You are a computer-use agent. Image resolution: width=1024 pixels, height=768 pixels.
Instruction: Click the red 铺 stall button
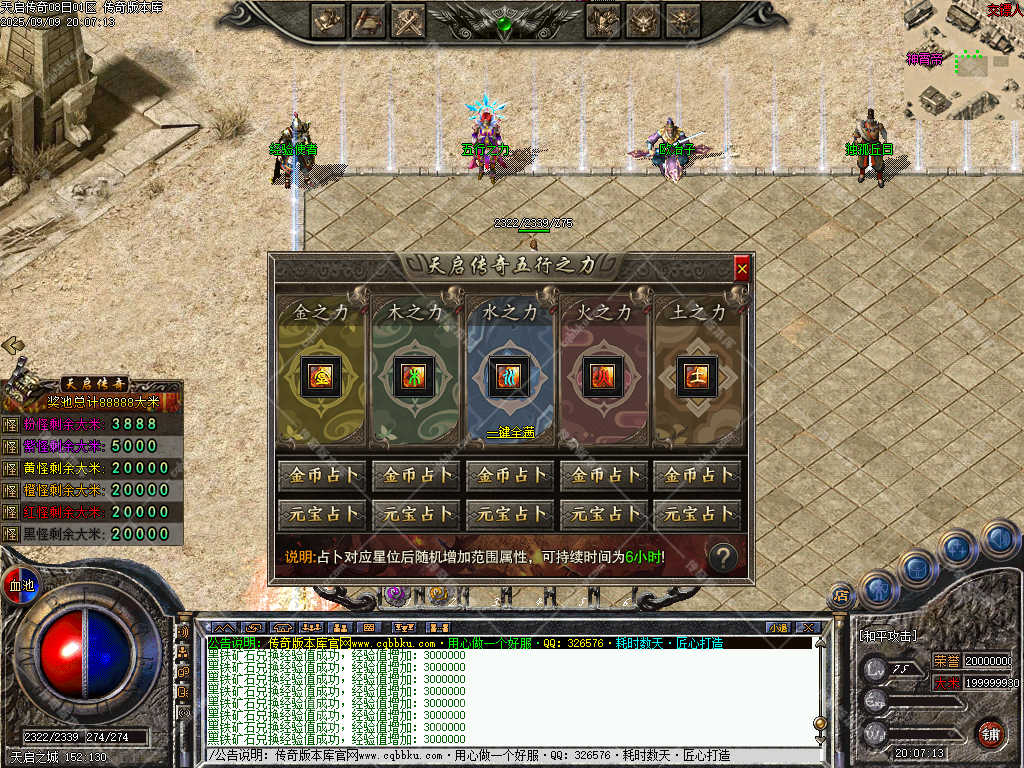click(990, 733)
